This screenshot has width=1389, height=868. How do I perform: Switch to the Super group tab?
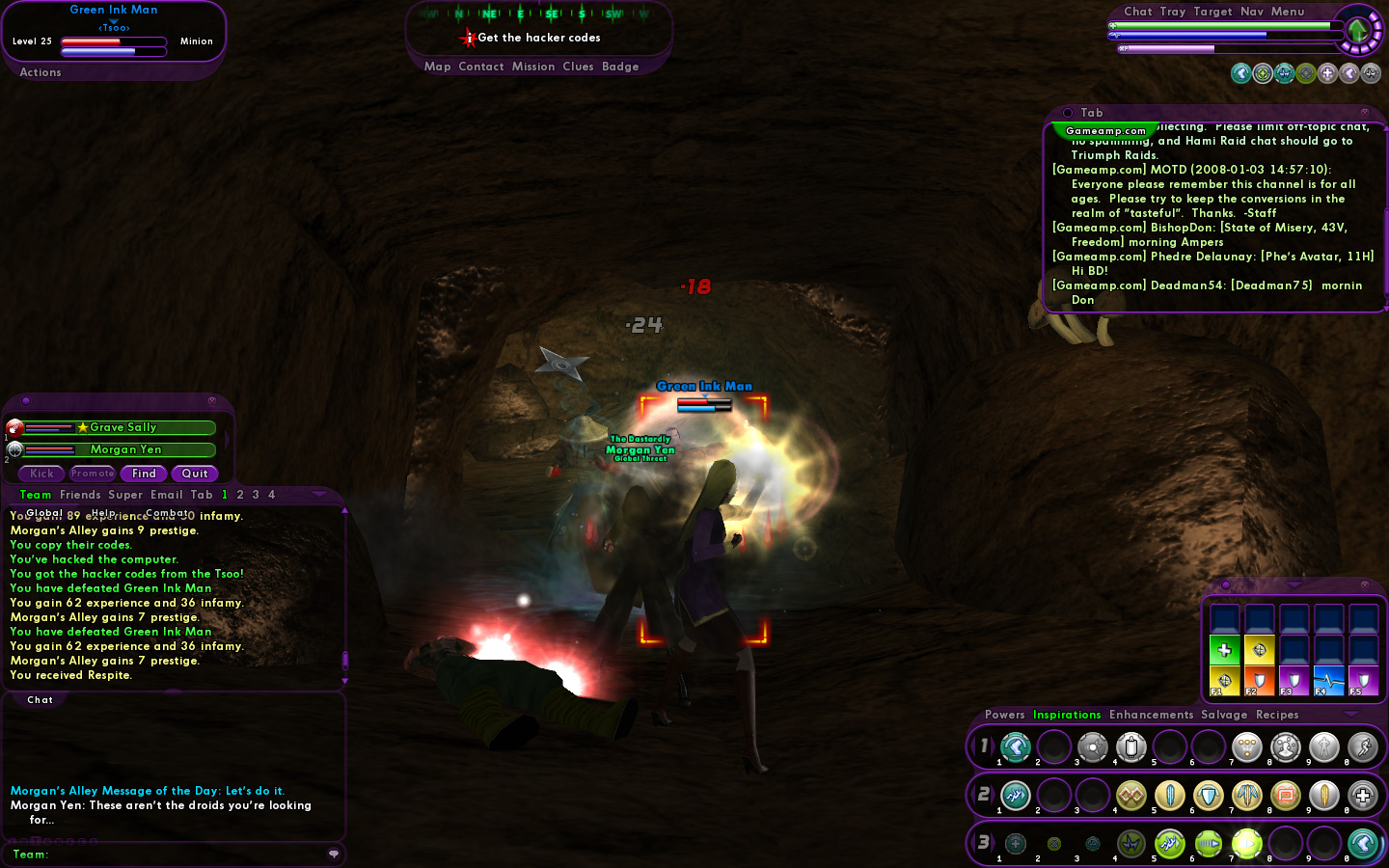tap(125, 495)
